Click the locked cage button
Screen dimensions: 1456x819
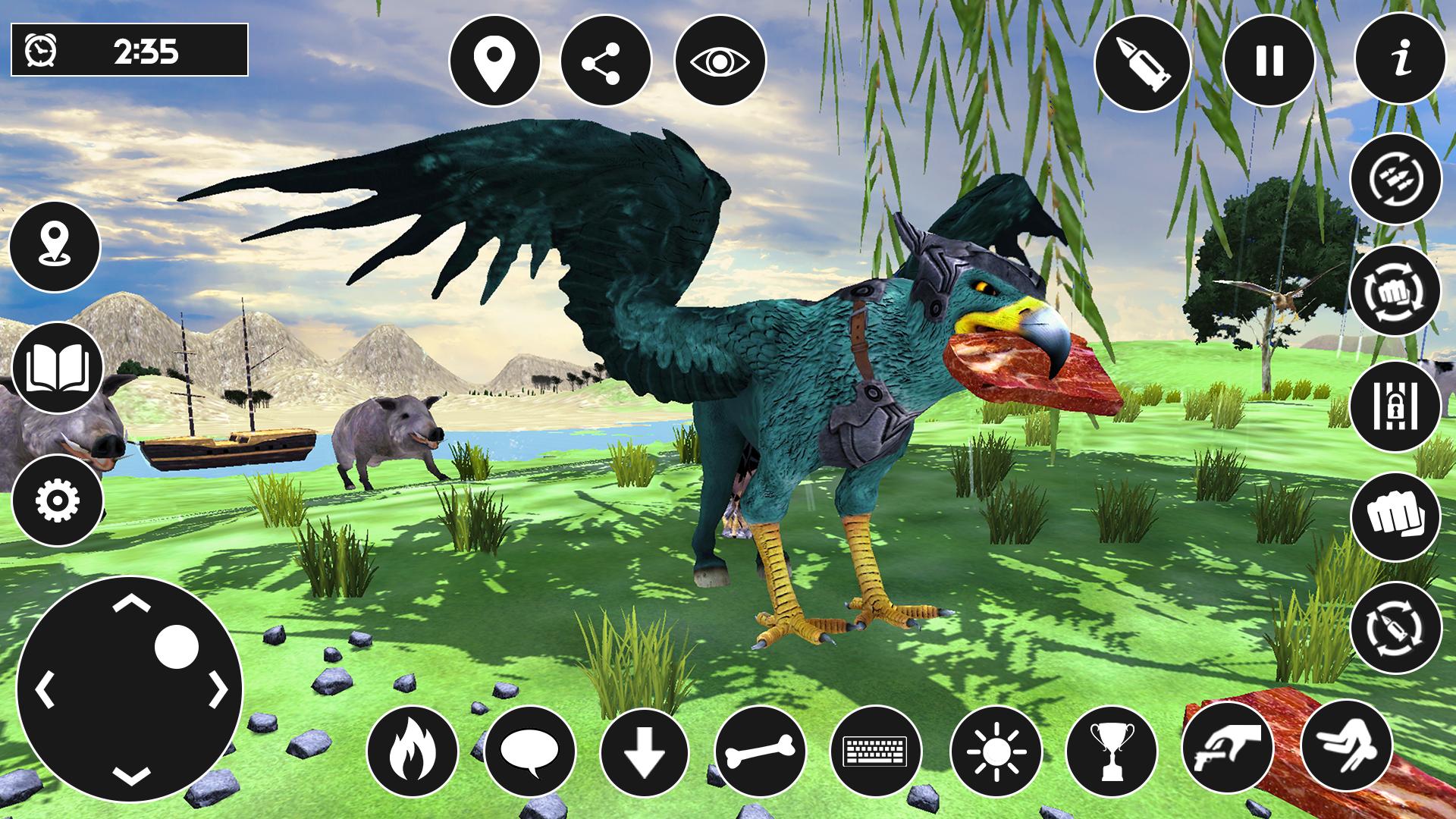tap(1395, 406)
